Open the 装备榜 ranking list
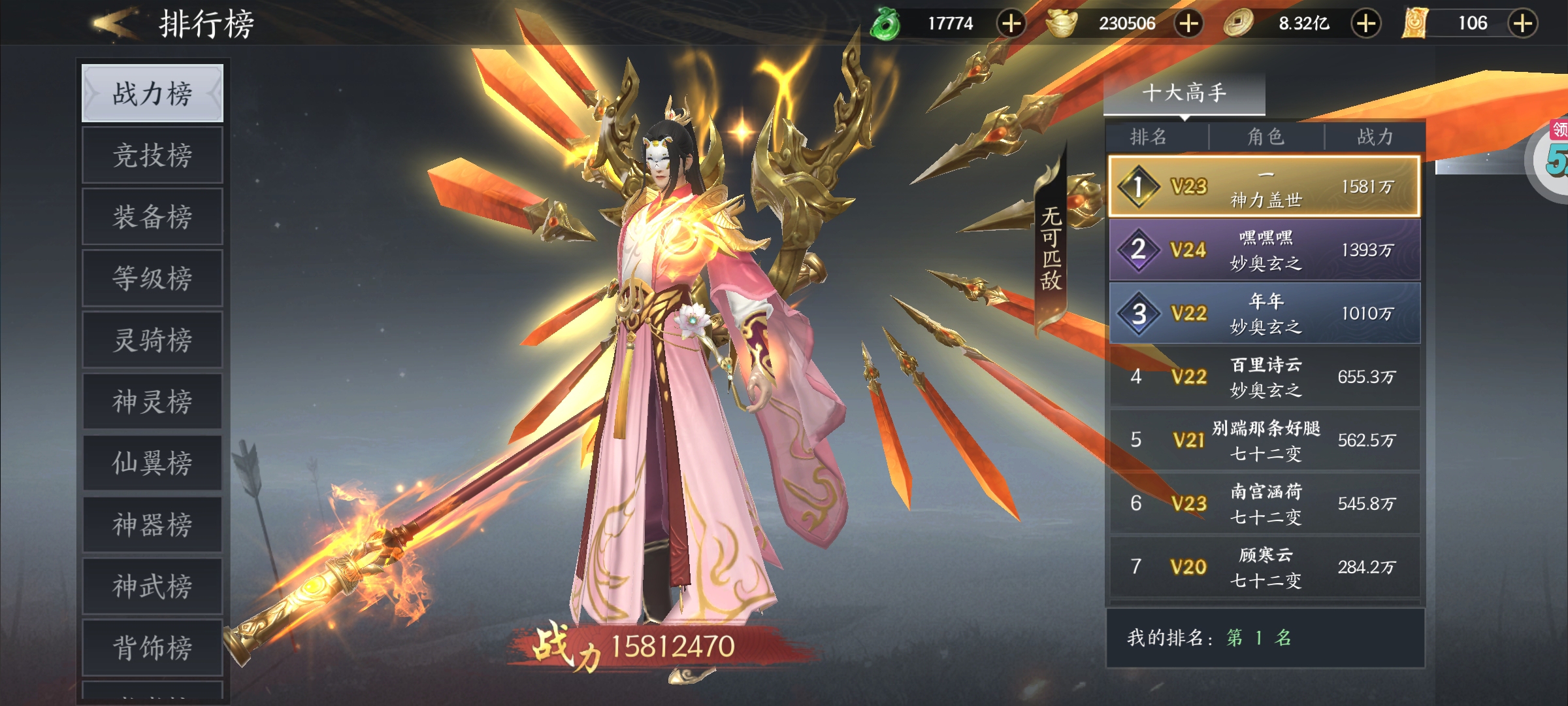1568x706 pixels. pyautogui.click(x=152, y=216)
